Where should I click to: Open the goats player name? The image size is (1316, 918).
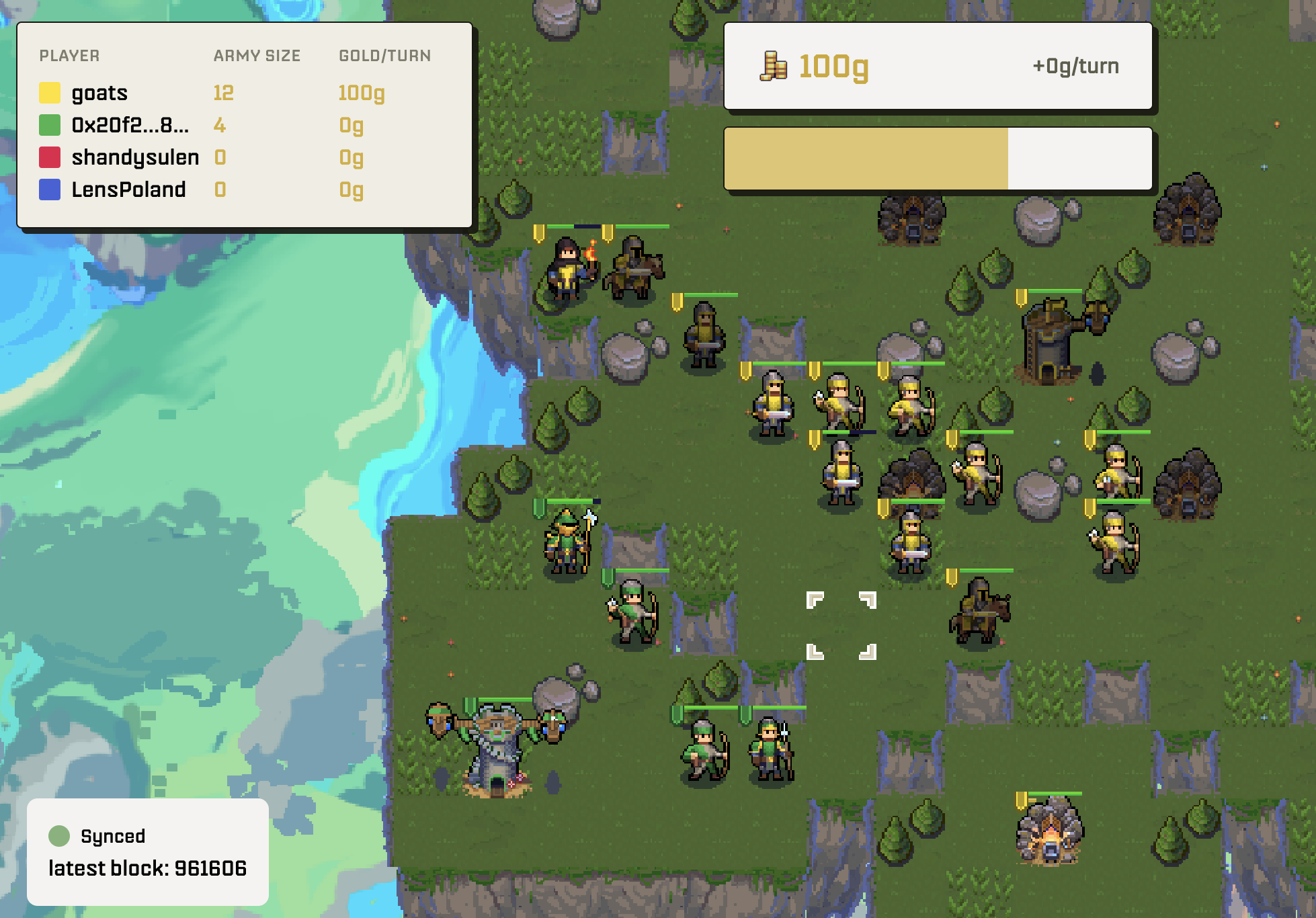tap(99, 93)
